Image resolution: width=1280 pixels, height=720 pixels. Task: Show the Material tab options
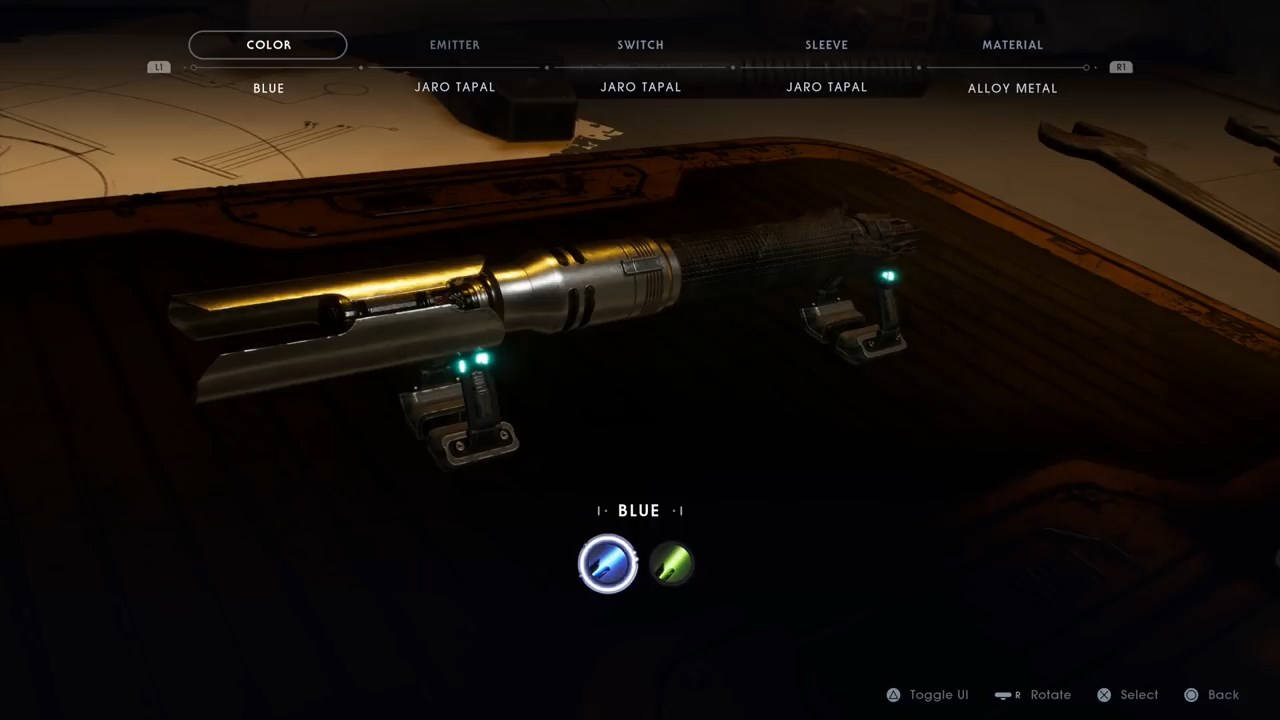click(x=1012, y=45)
